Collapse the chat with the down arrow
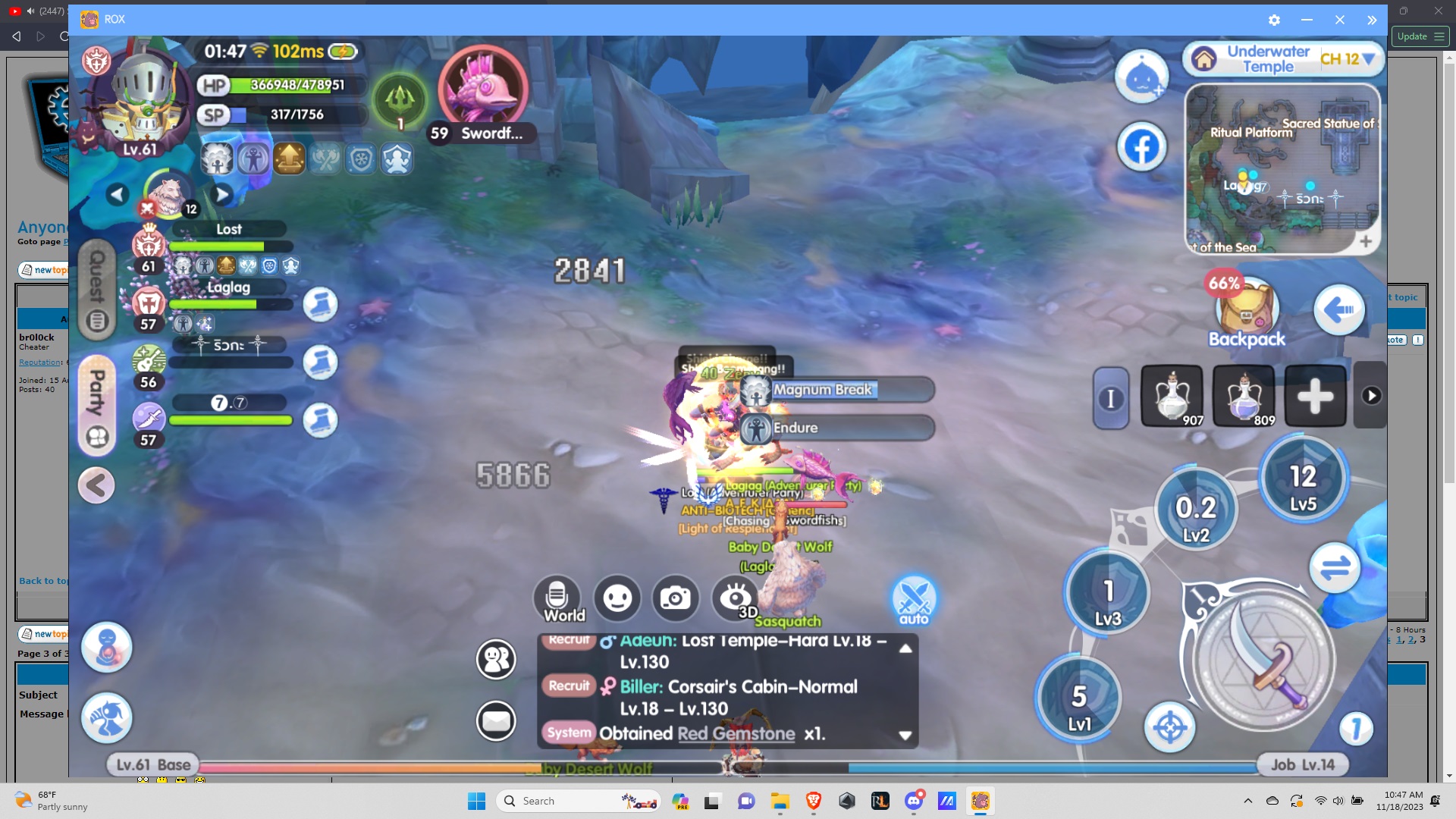 905,734
